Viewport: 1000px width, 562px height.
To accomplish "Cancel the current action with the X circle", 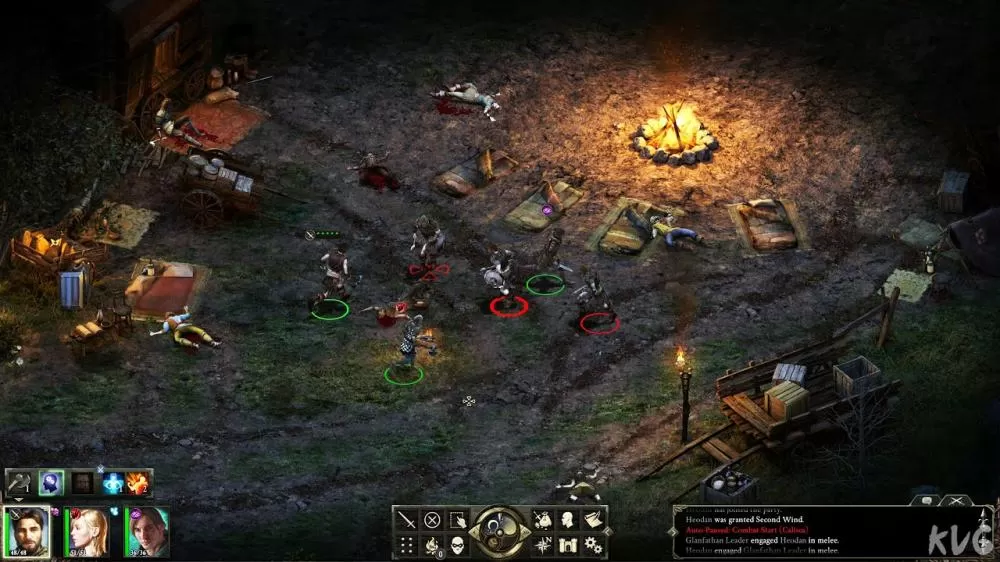I will coord(432,519).
